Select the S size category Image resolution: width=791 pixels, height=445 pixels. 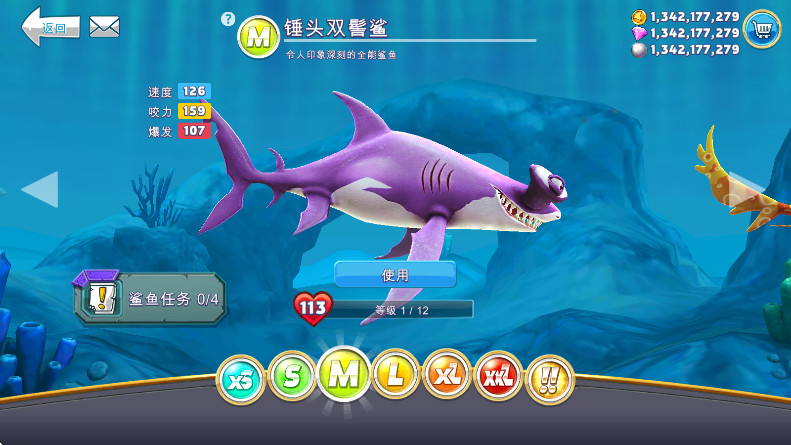pos(292,377)
